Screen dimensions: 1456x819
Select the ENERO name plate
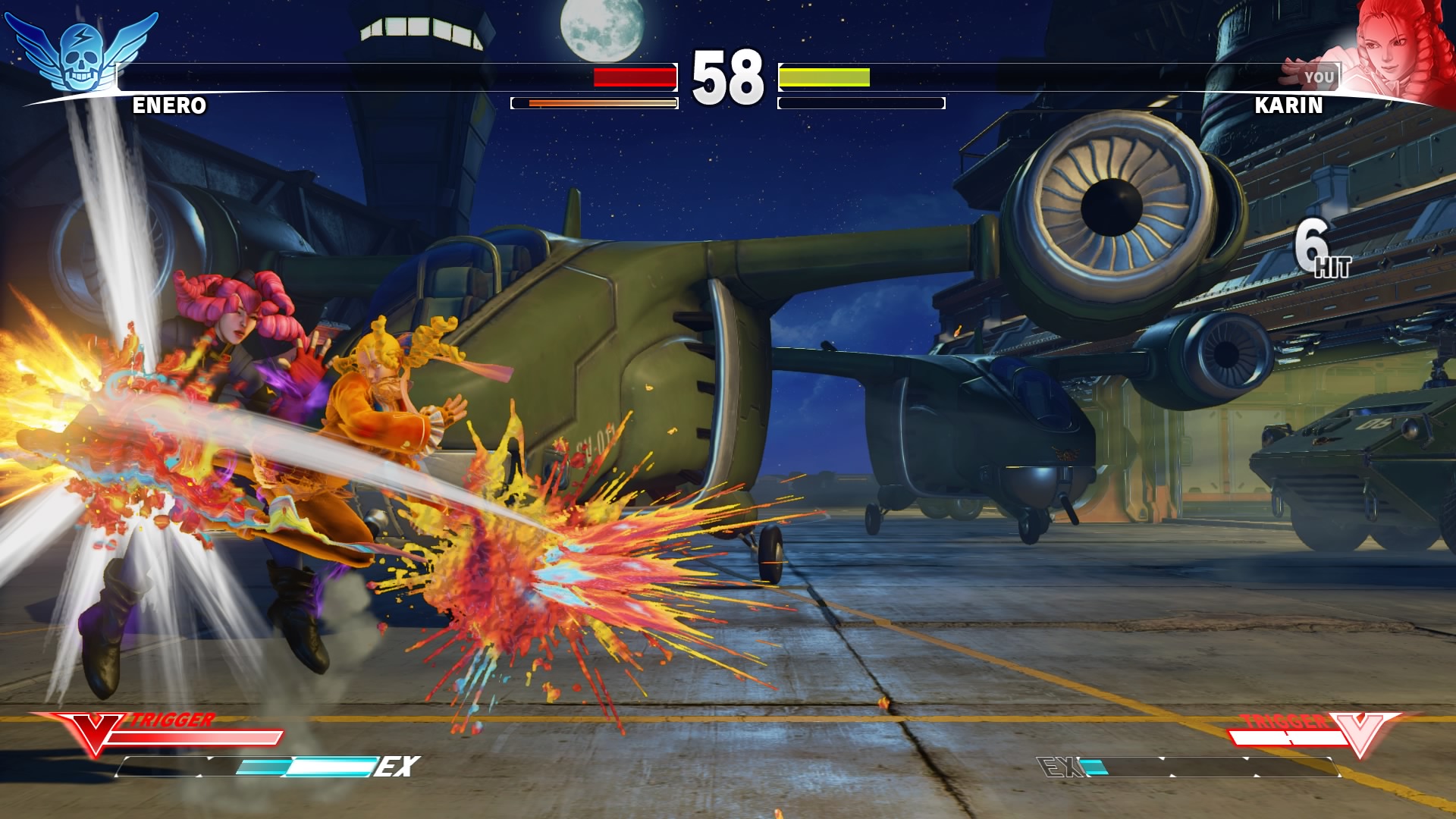[168, 107]
